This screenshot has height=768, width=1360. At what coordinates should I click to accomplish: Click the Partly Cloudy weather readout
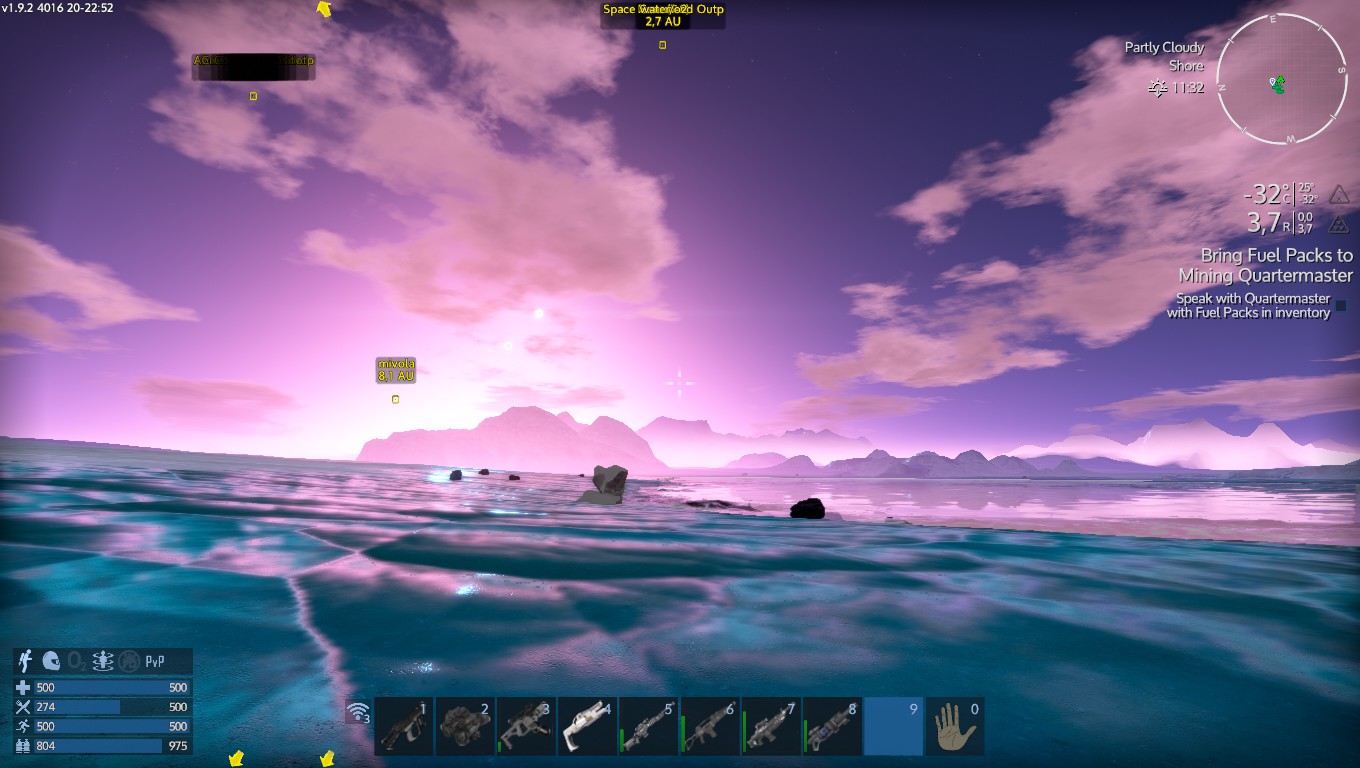coord(1164,48)
